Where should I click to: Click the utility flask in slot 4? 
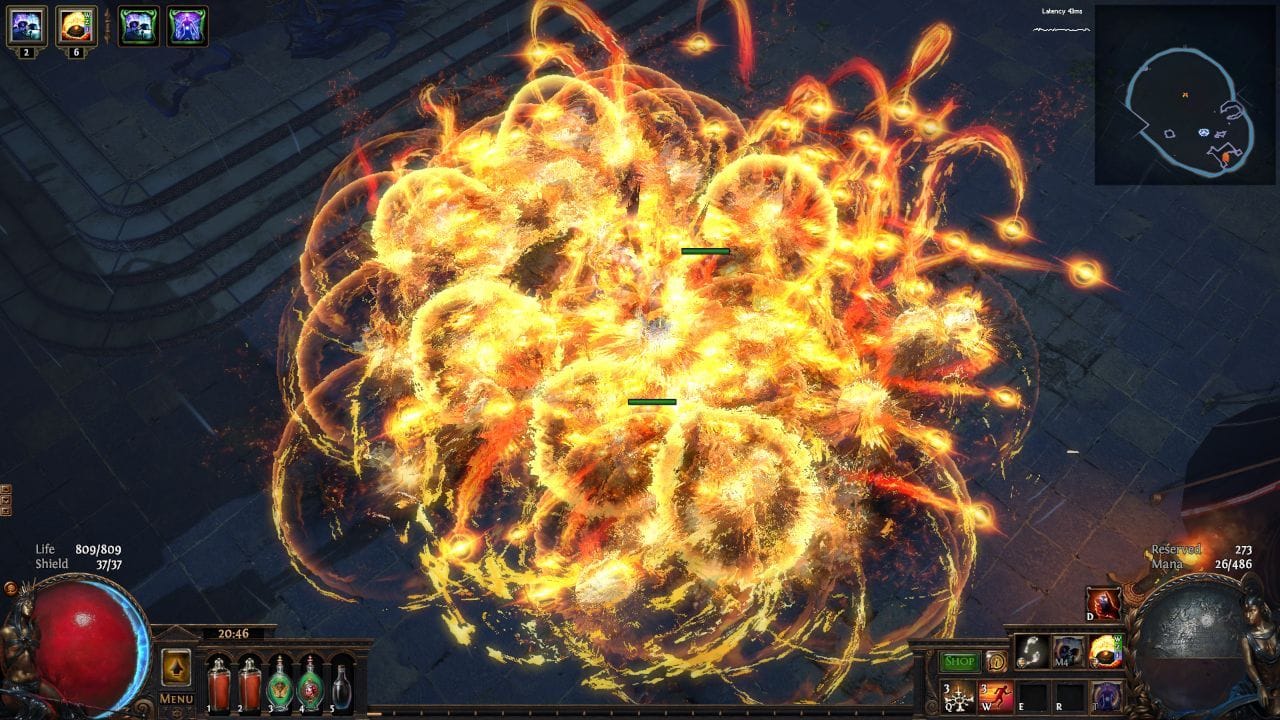coord(311,687)
